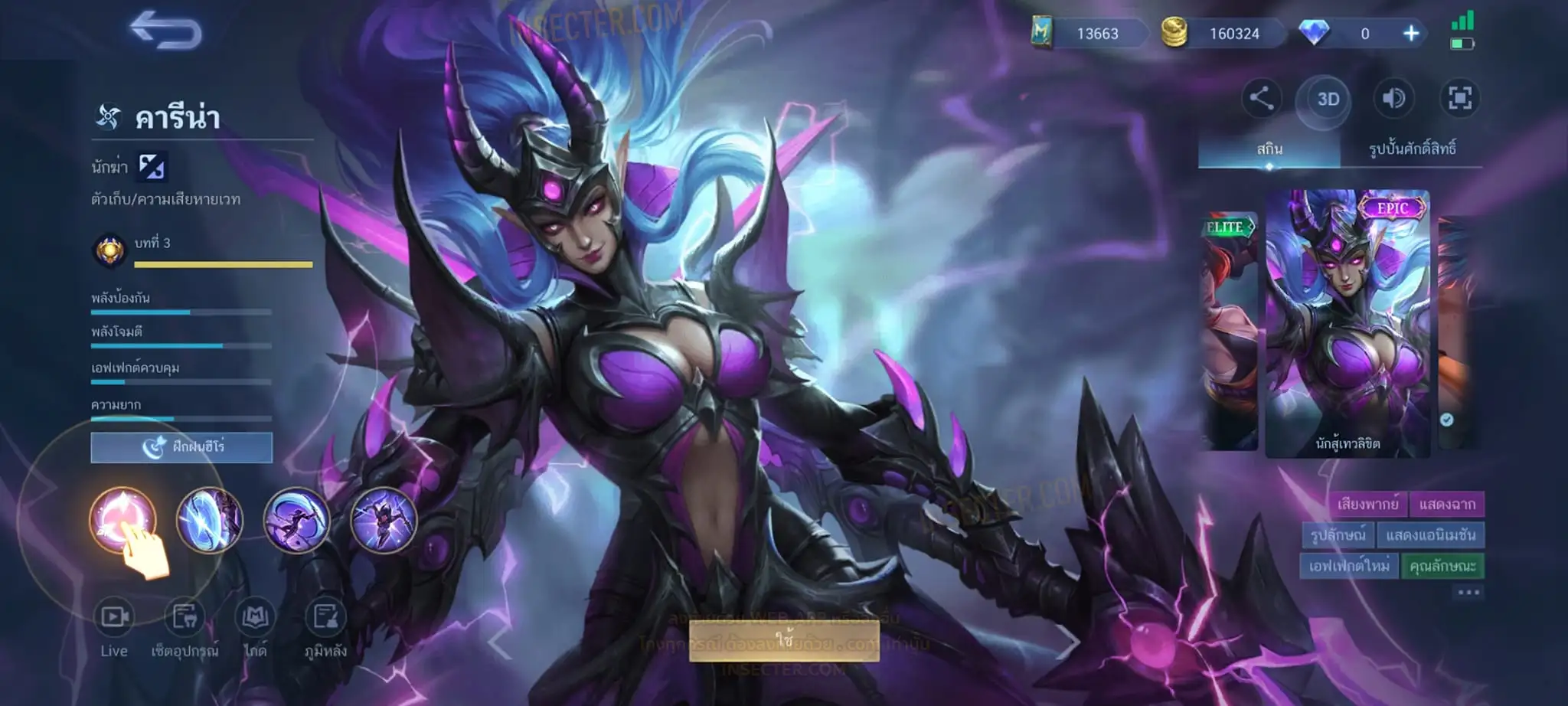View the third skill icon
Screen dimensions: 1568x706
click(297, 520)
